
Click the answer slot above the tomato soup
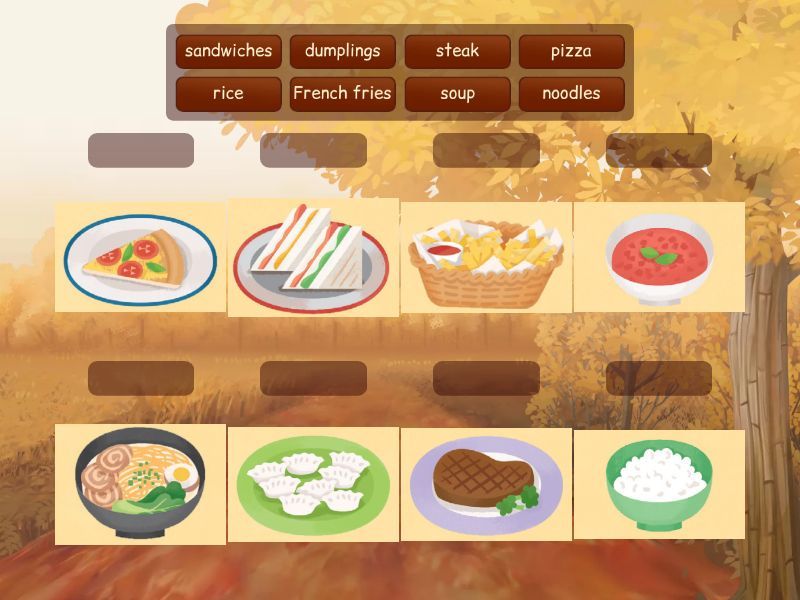tap(659, 150)
